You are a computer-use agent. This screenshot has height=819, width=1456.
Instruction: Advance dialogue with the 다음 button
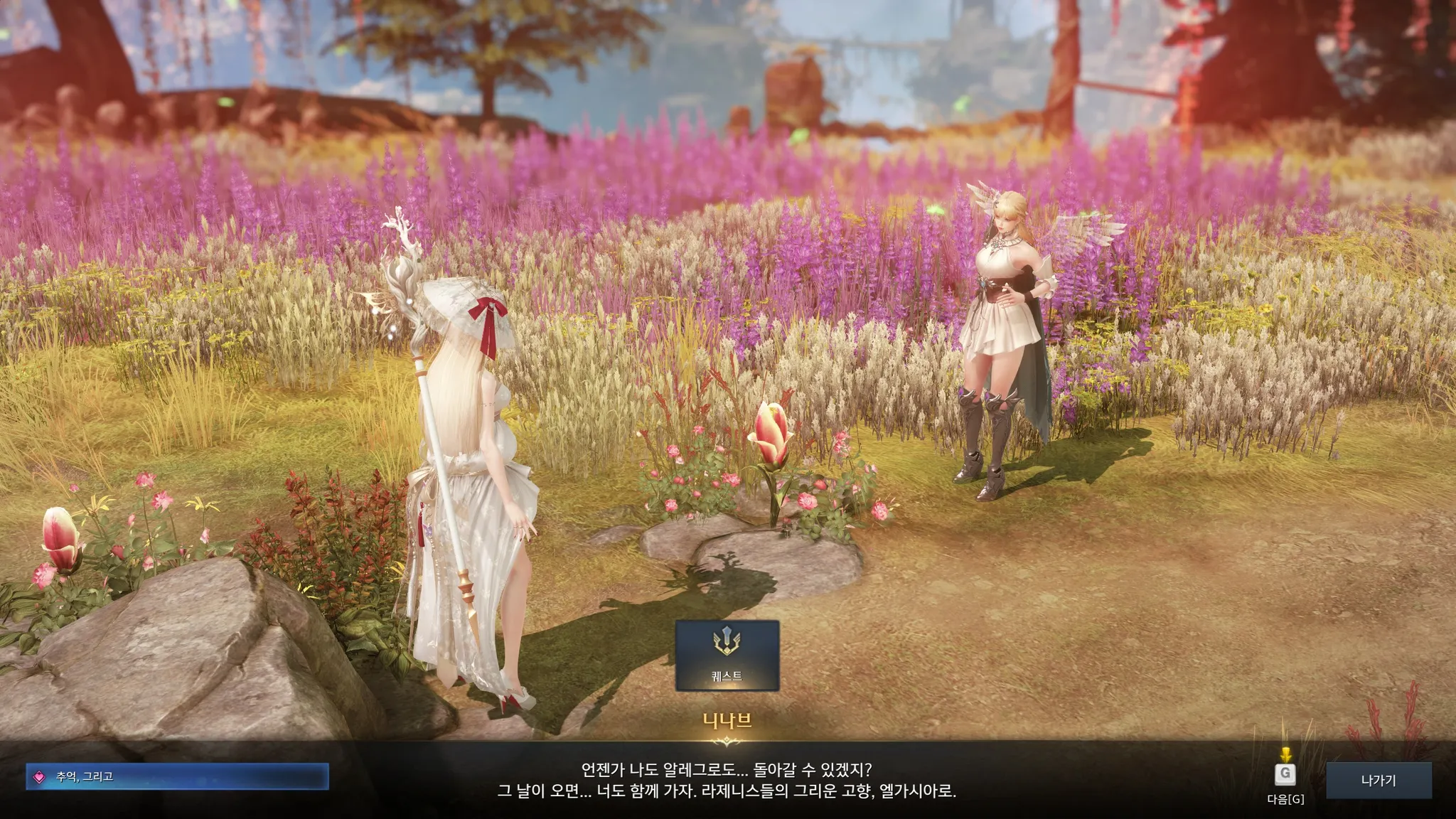1285,775
